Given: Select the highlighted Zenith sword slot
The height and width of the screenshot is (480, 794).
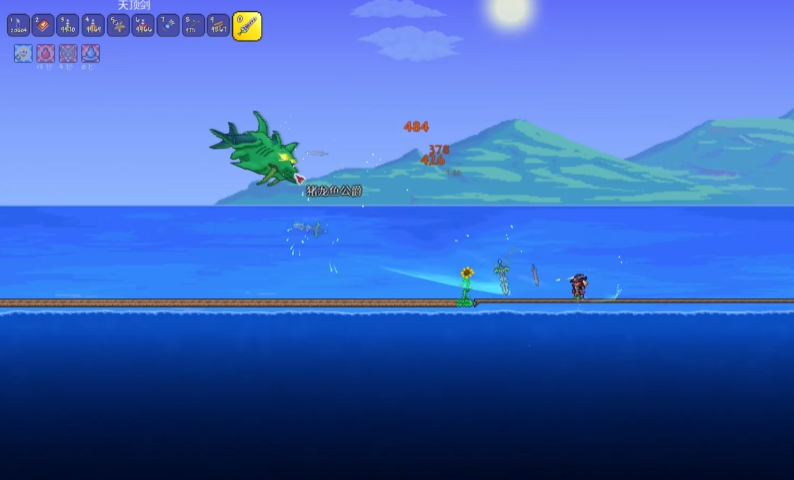Looking at the screenshot, I should coord(247,26).
